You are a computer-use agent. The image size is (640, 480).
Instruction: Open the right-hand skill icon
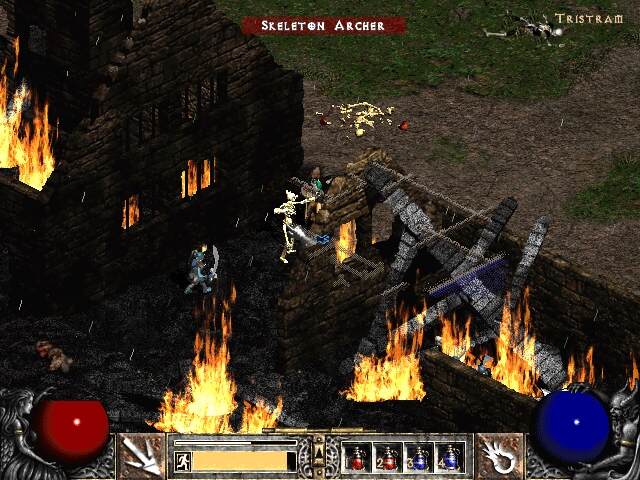(497, 456)
